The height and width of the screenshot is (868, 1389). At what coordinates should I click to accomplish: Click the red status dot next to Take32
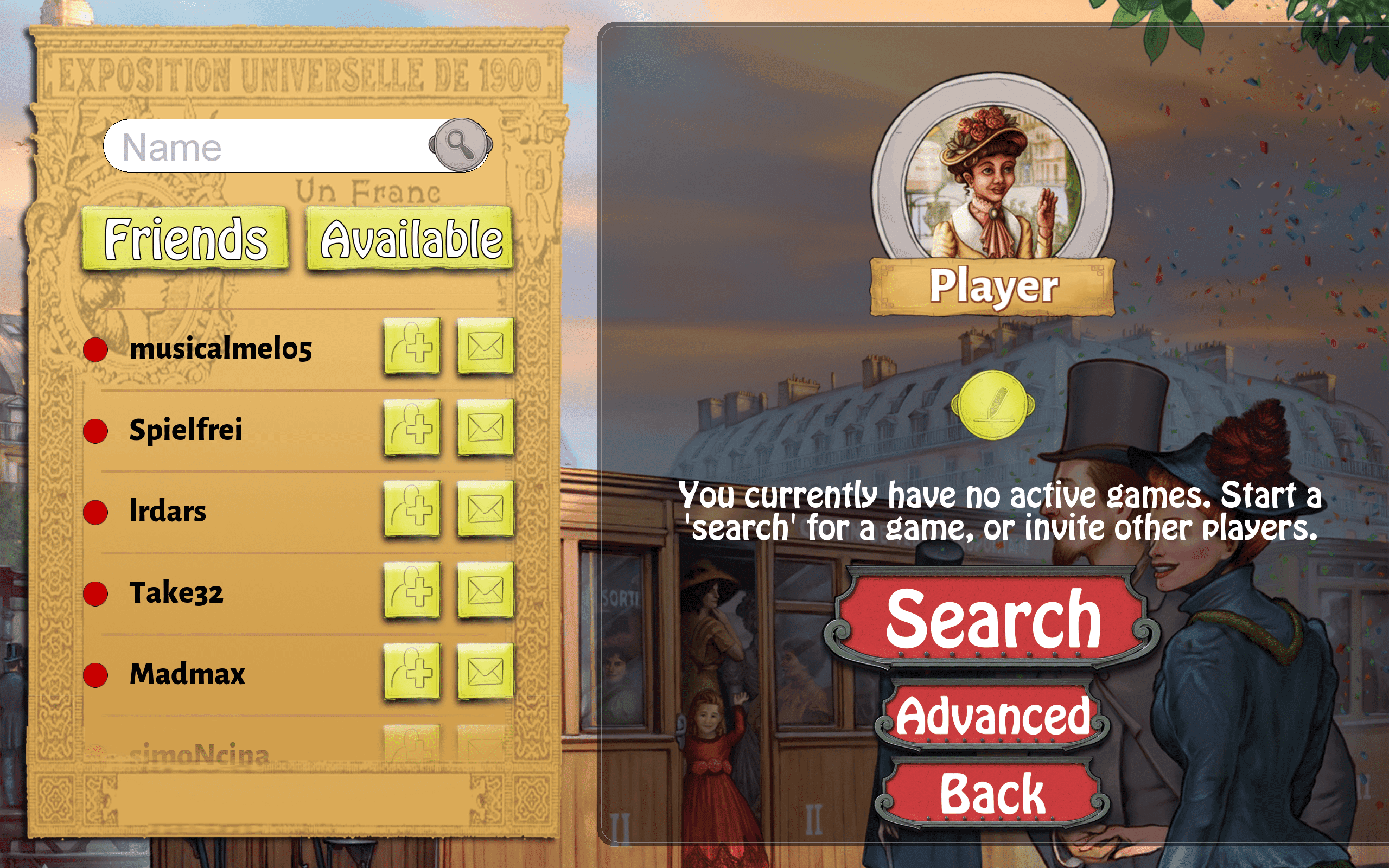95,595
